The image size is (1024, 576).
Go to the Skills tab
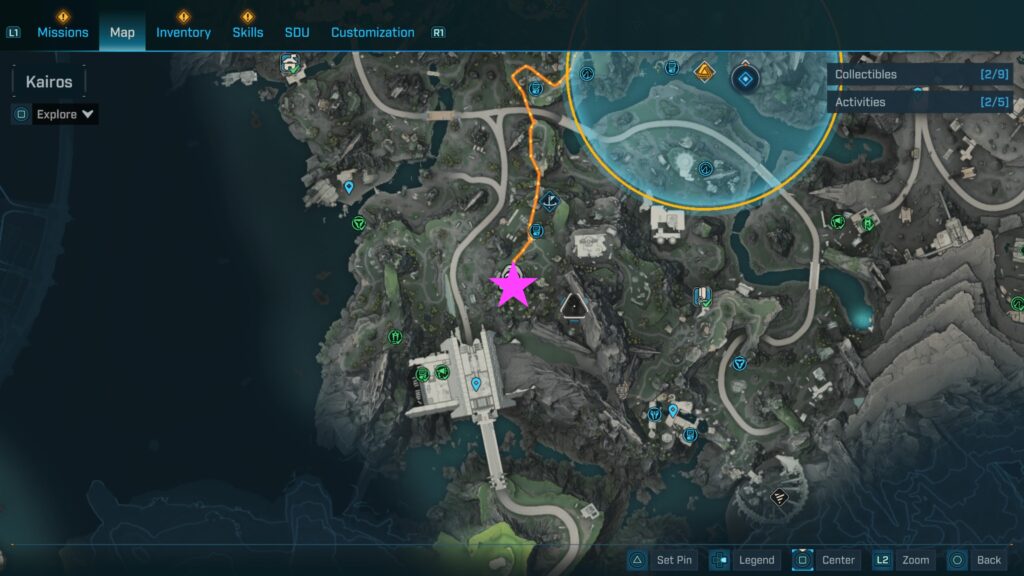[x=247, y=32]
